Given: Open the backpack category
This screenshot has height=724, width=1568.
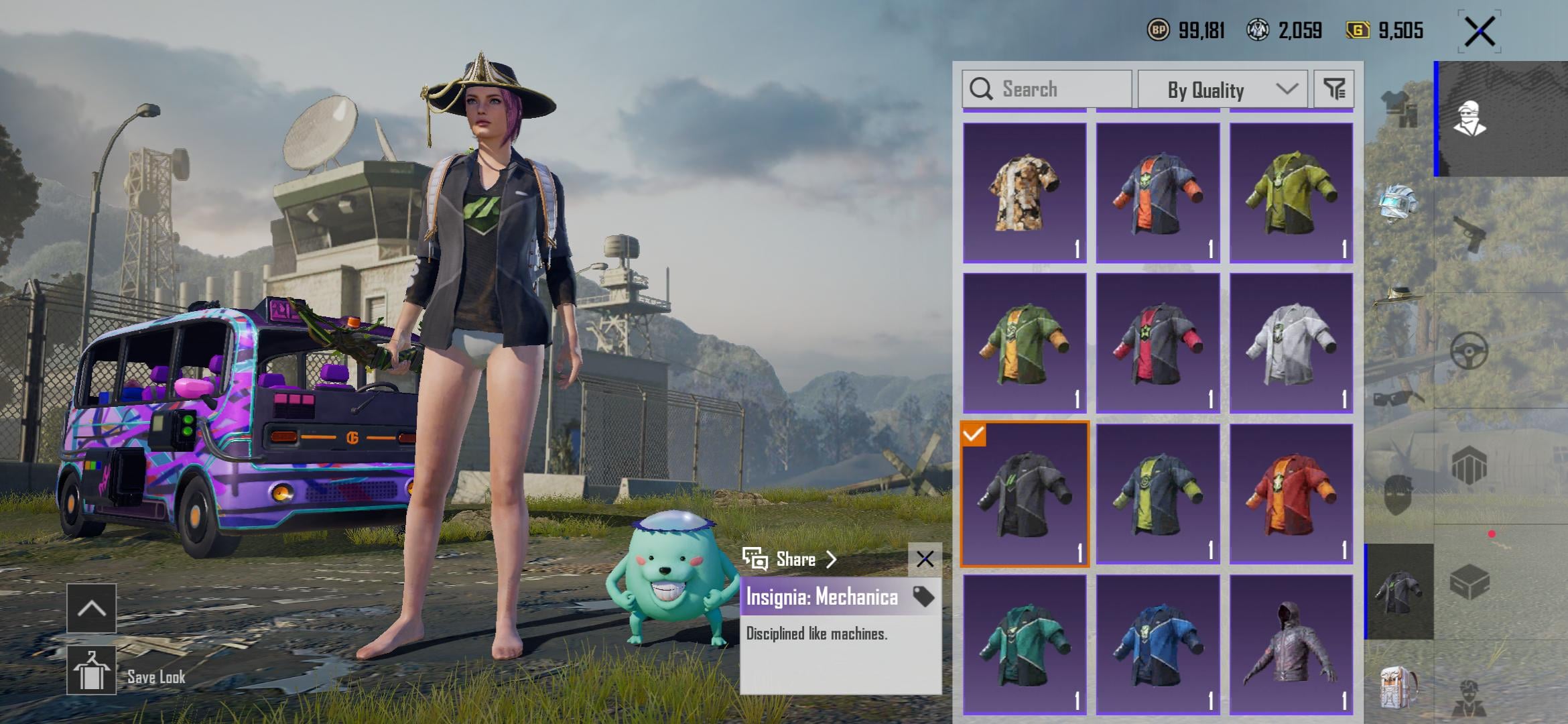Looking at the screenshot, I should pyautogui.click(x=1398, y=687).
